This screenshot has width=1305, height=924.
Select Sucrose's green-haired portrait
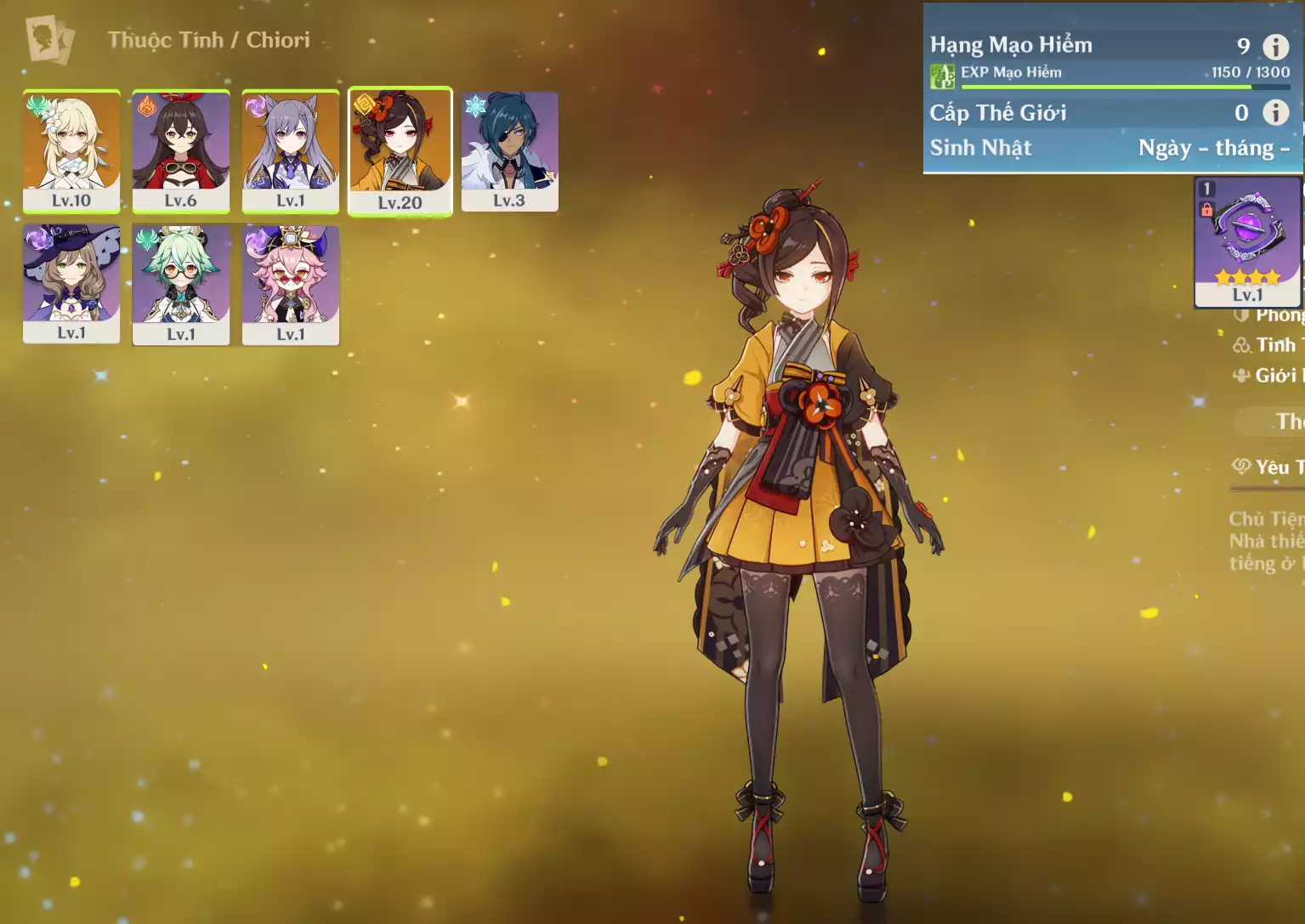(181, 284)
